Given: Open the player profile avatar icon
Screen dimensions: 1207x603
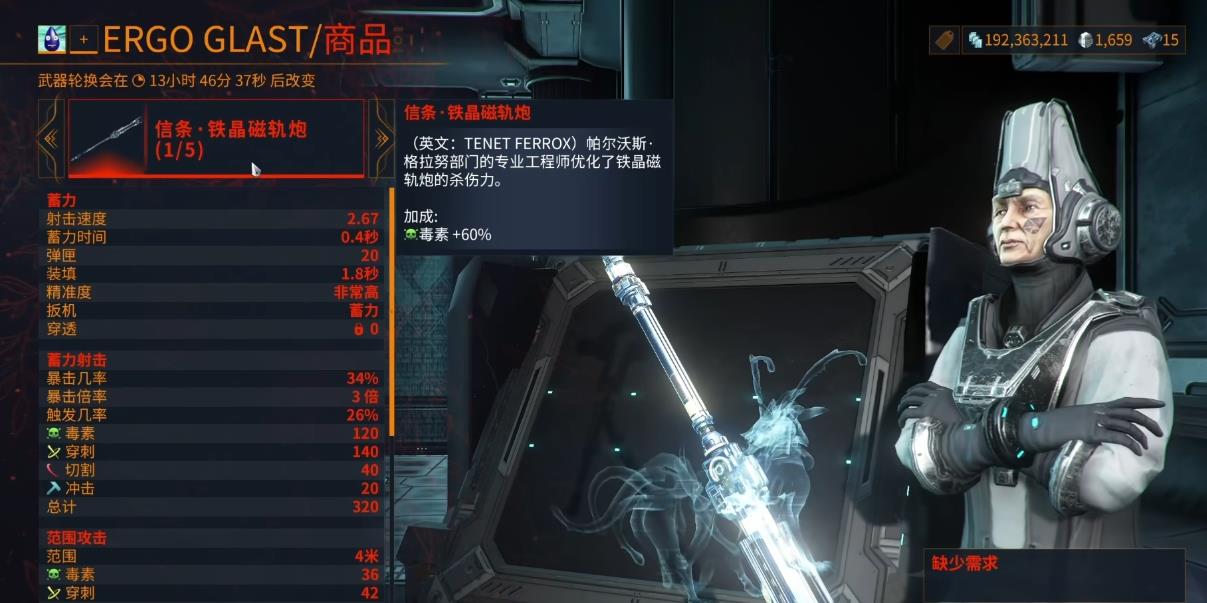Looking at the screenshot, I should [x=51, y=39].
